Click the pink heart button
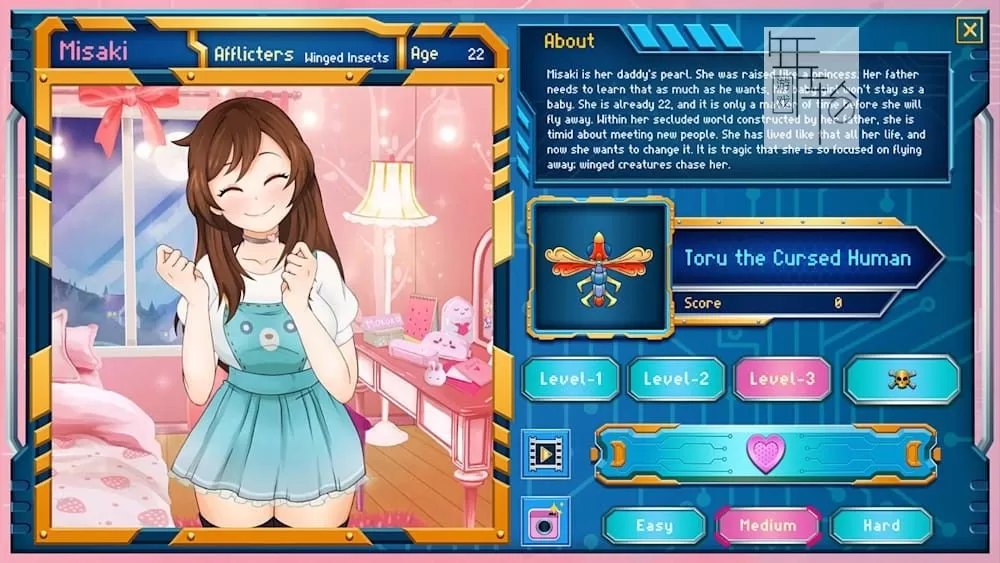1000x563 pixels. click(x=766, y=454)
